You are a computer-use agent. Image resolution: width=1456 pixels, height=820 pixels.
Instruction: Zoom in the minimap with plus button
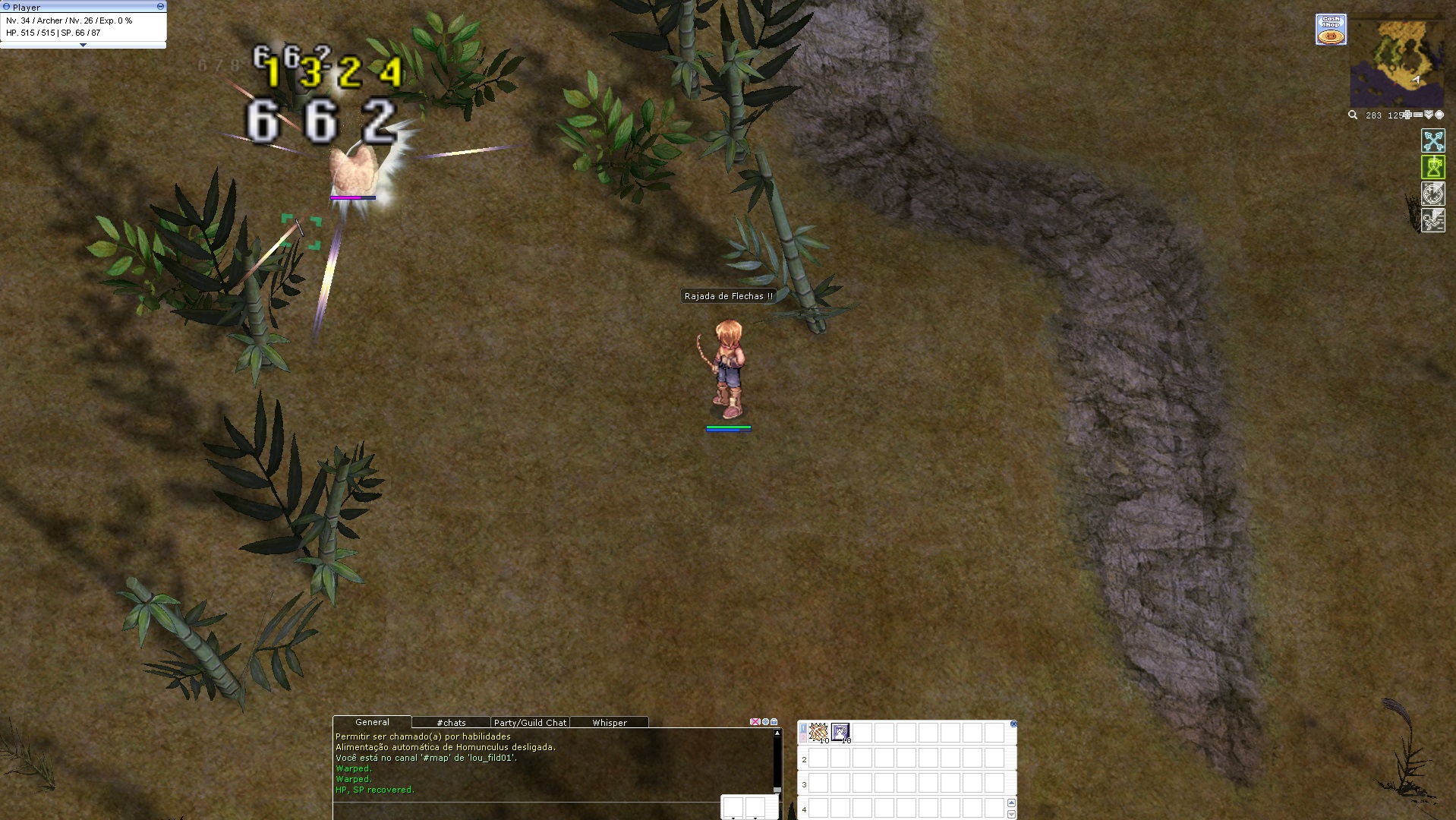pos(1407,115)
